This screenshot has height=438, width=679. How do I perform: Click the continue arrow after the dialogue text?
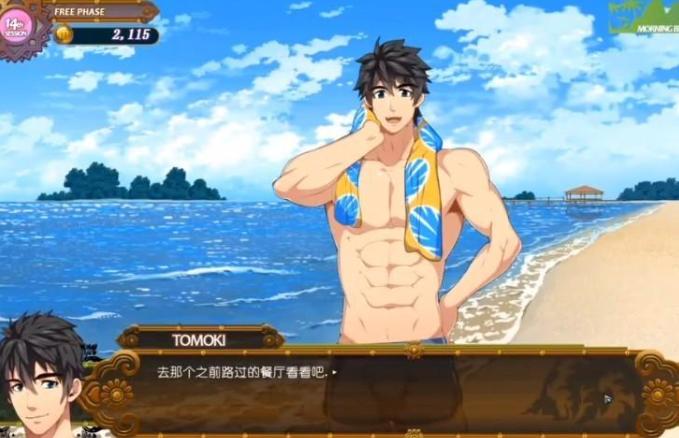(x=334, y=372)
